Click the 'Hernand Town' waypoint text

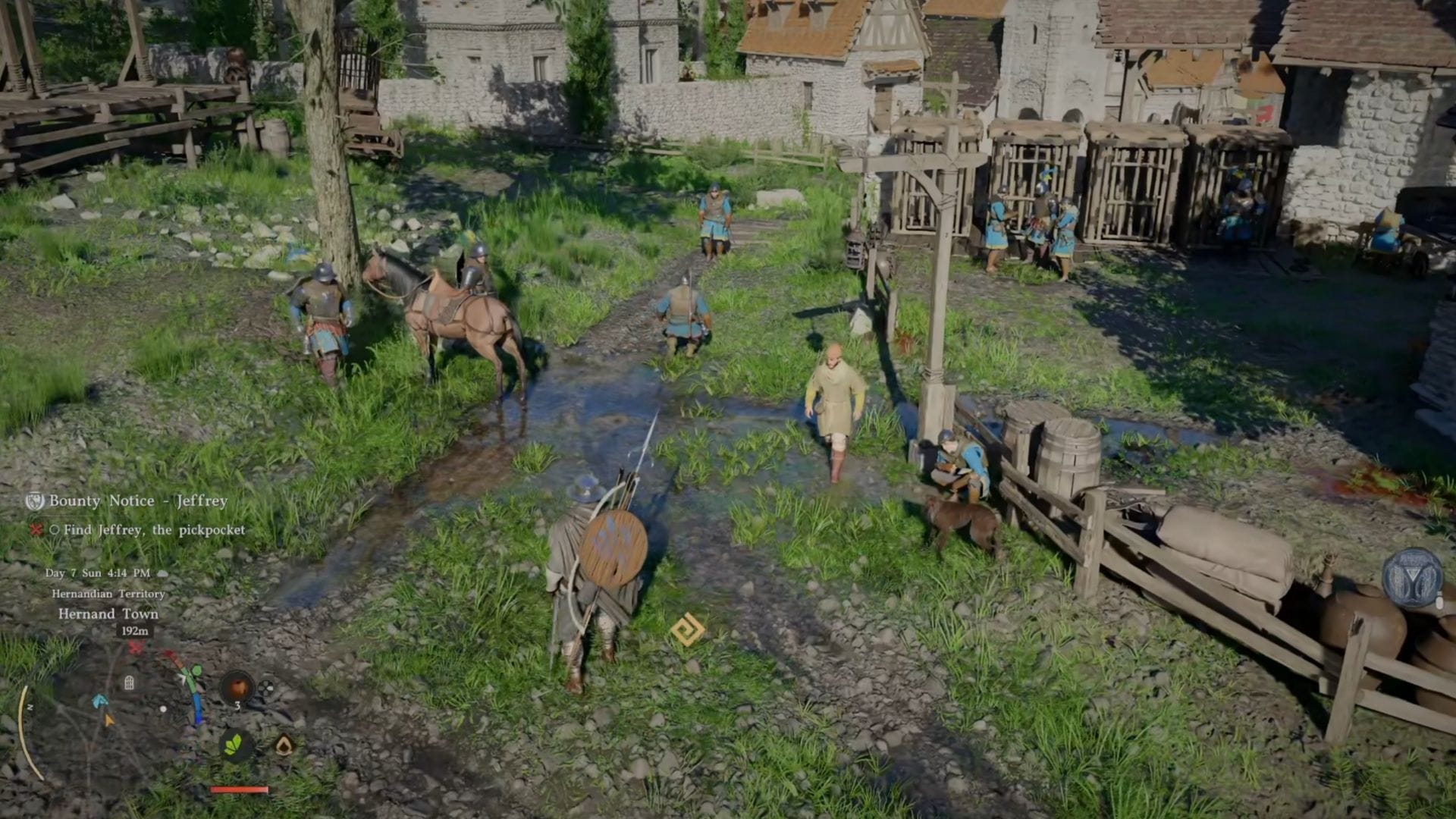tap(108, 613)
